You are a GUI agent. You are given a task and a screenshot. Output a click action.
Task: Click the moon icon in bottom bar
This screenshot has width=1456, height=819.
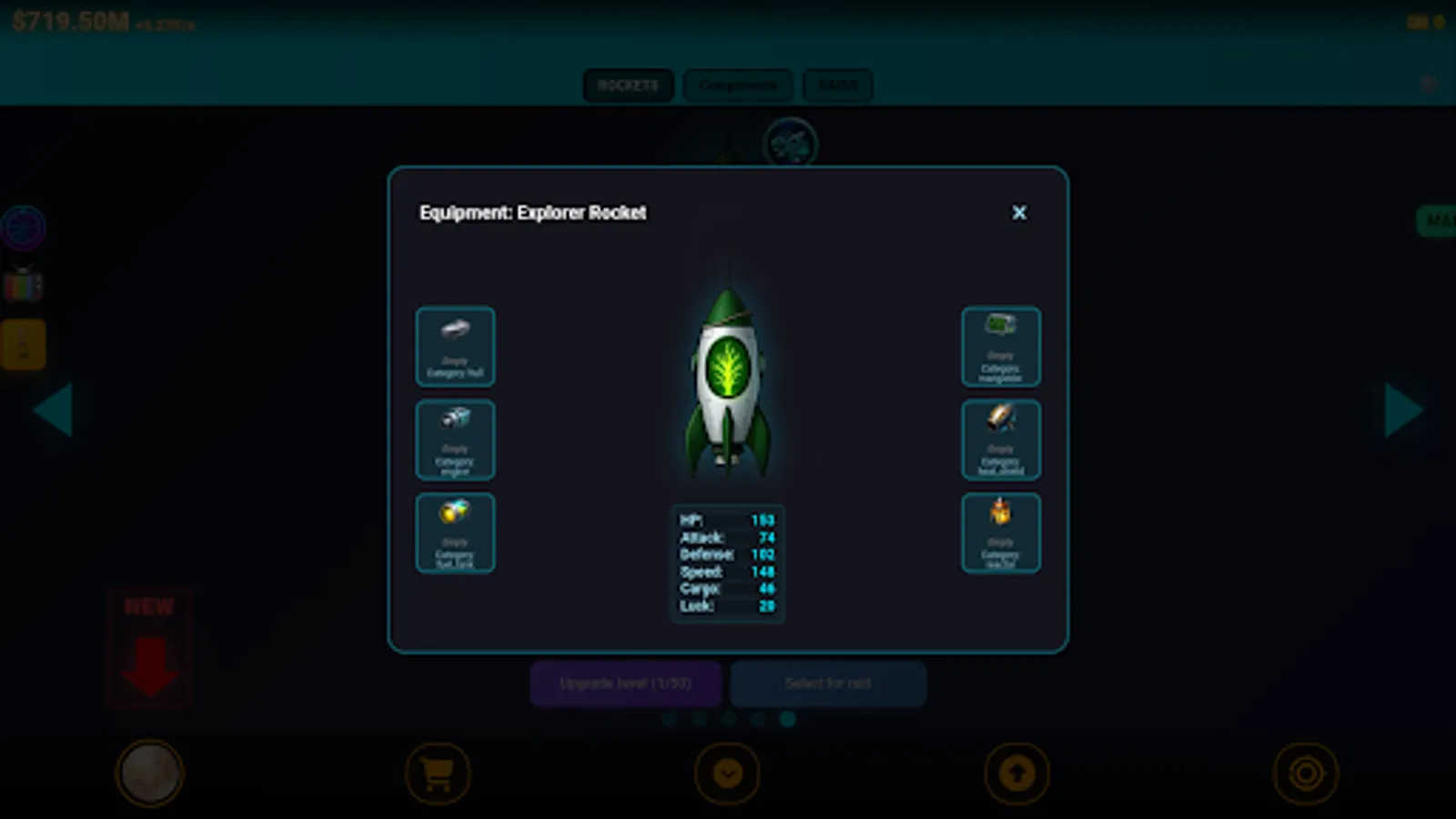[150, 772]
